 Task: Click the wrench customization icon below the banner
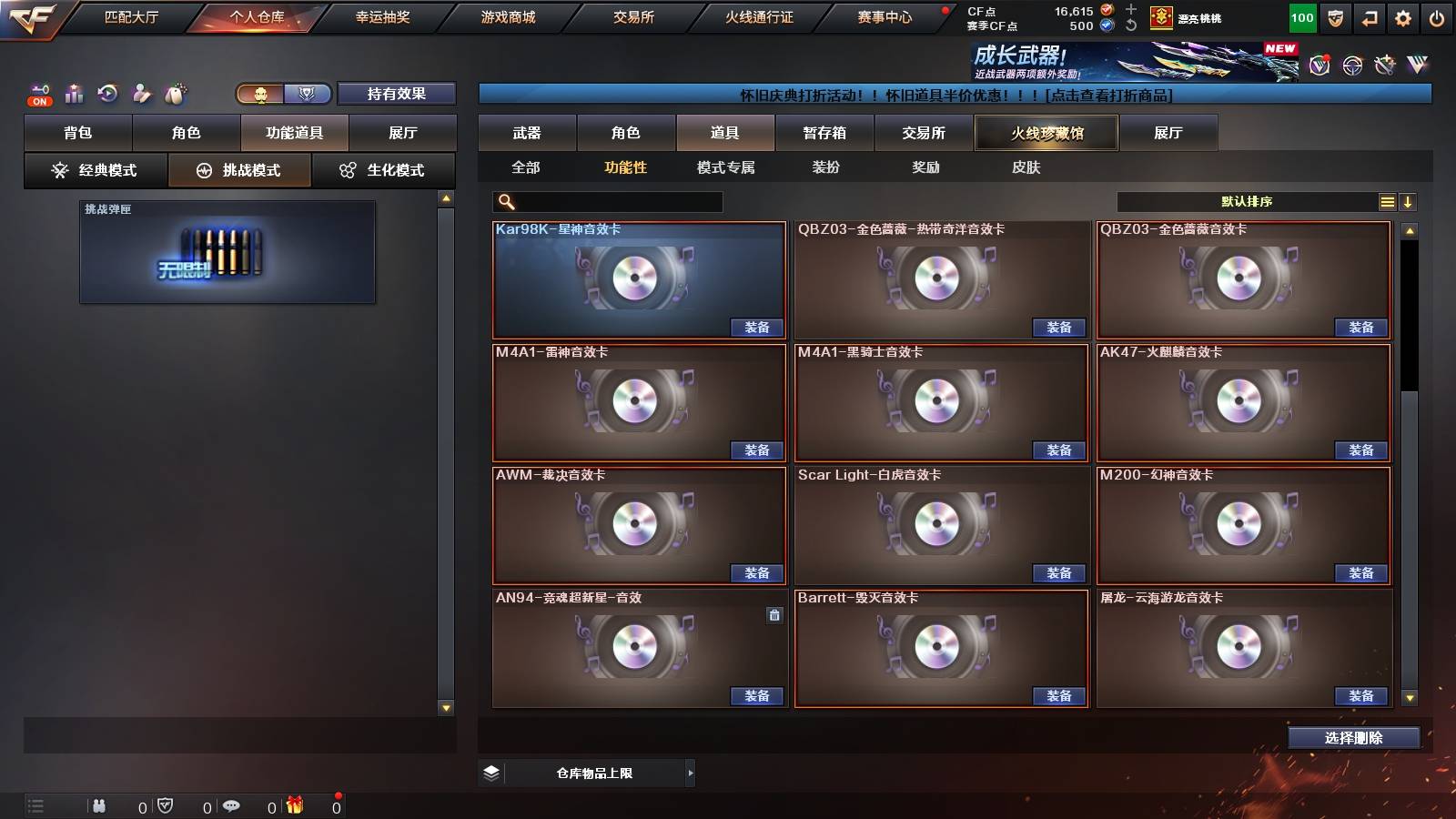(x=1384, y=66)
